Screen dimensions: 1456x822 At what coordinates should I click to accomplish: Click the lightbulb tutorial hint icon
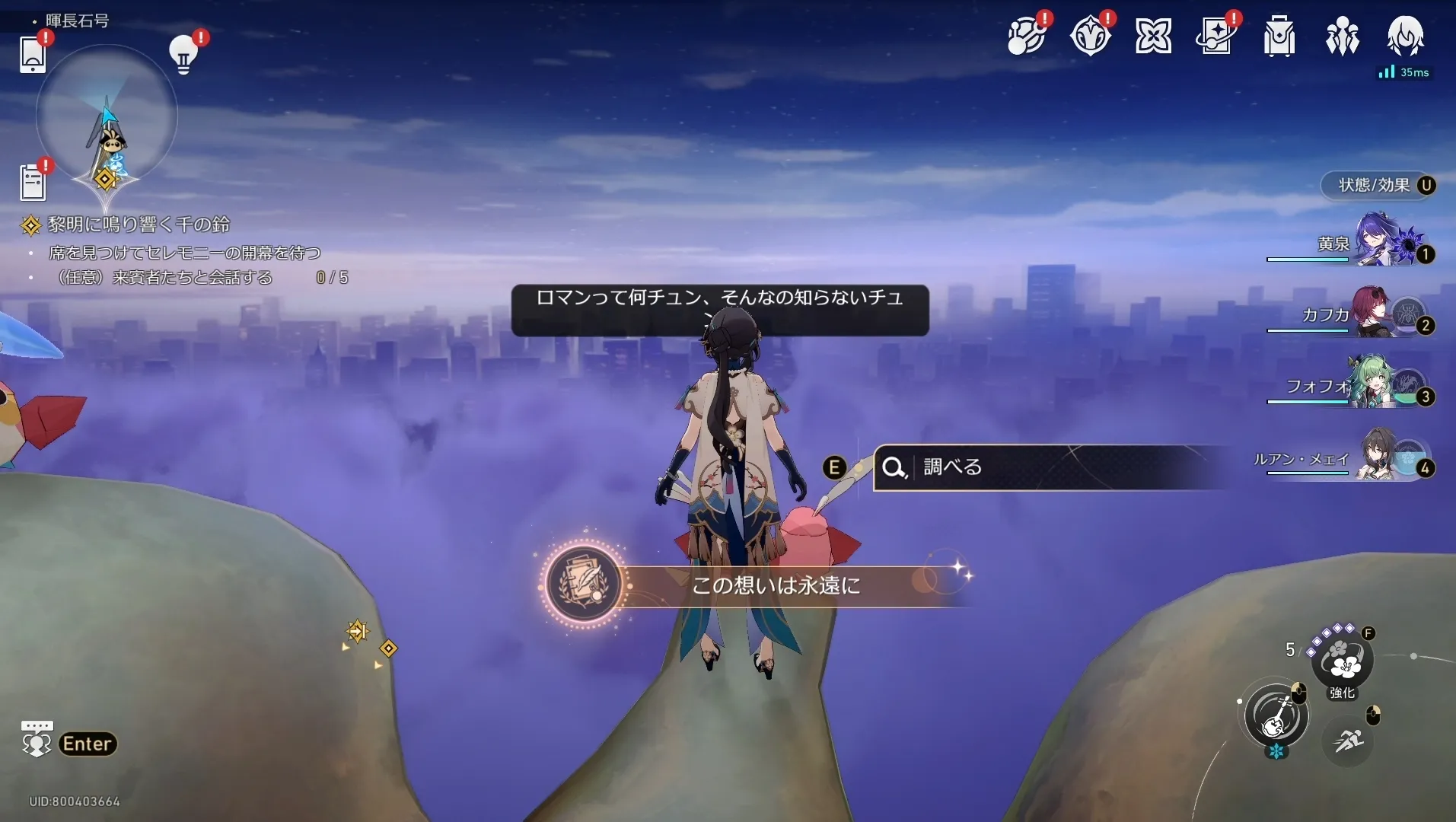(x=183, y=54)
